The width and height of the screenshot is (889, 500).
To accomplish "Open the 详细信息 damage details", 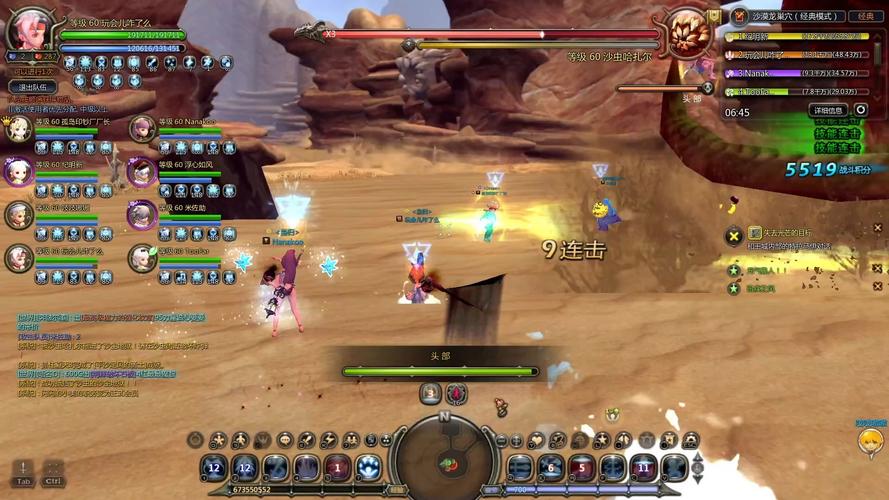I will pos(828,110).
